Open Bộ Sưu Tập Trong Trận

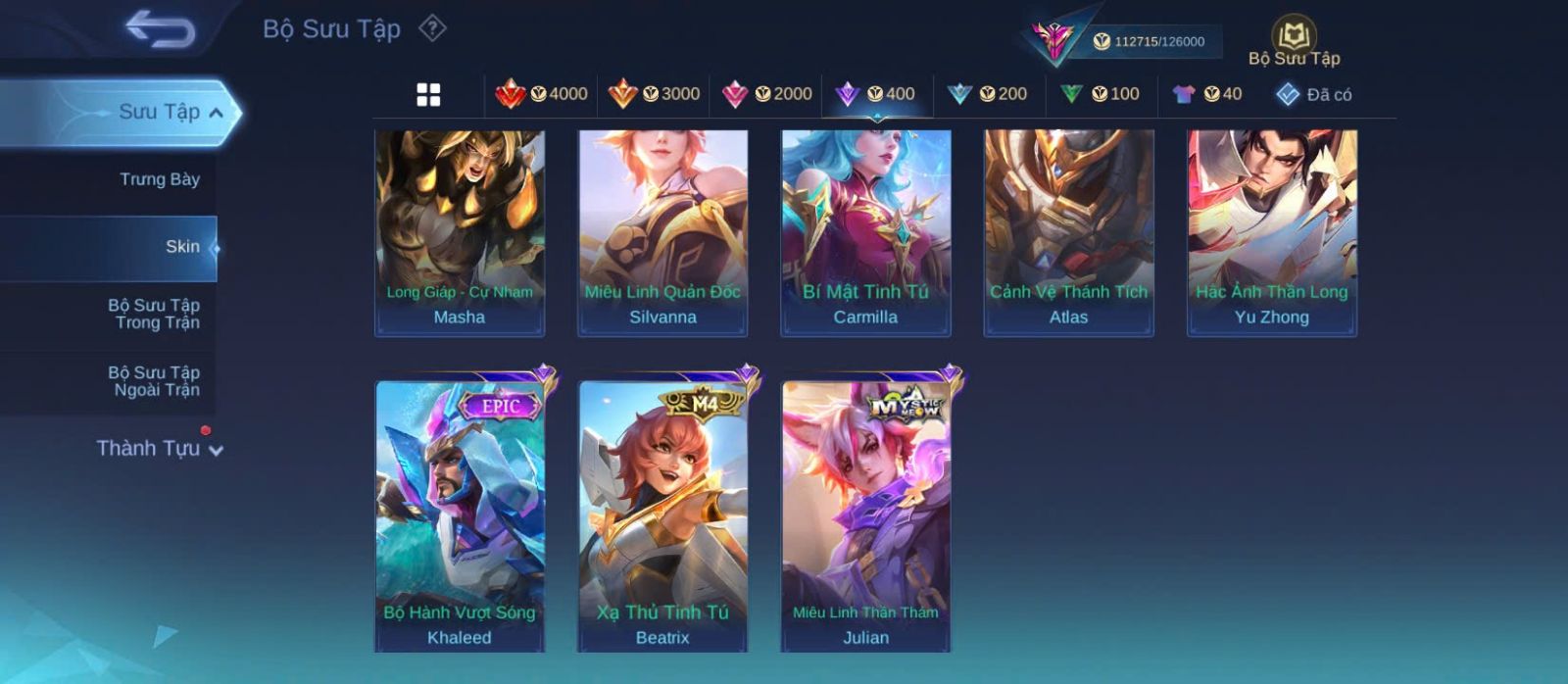pos(154,314)
